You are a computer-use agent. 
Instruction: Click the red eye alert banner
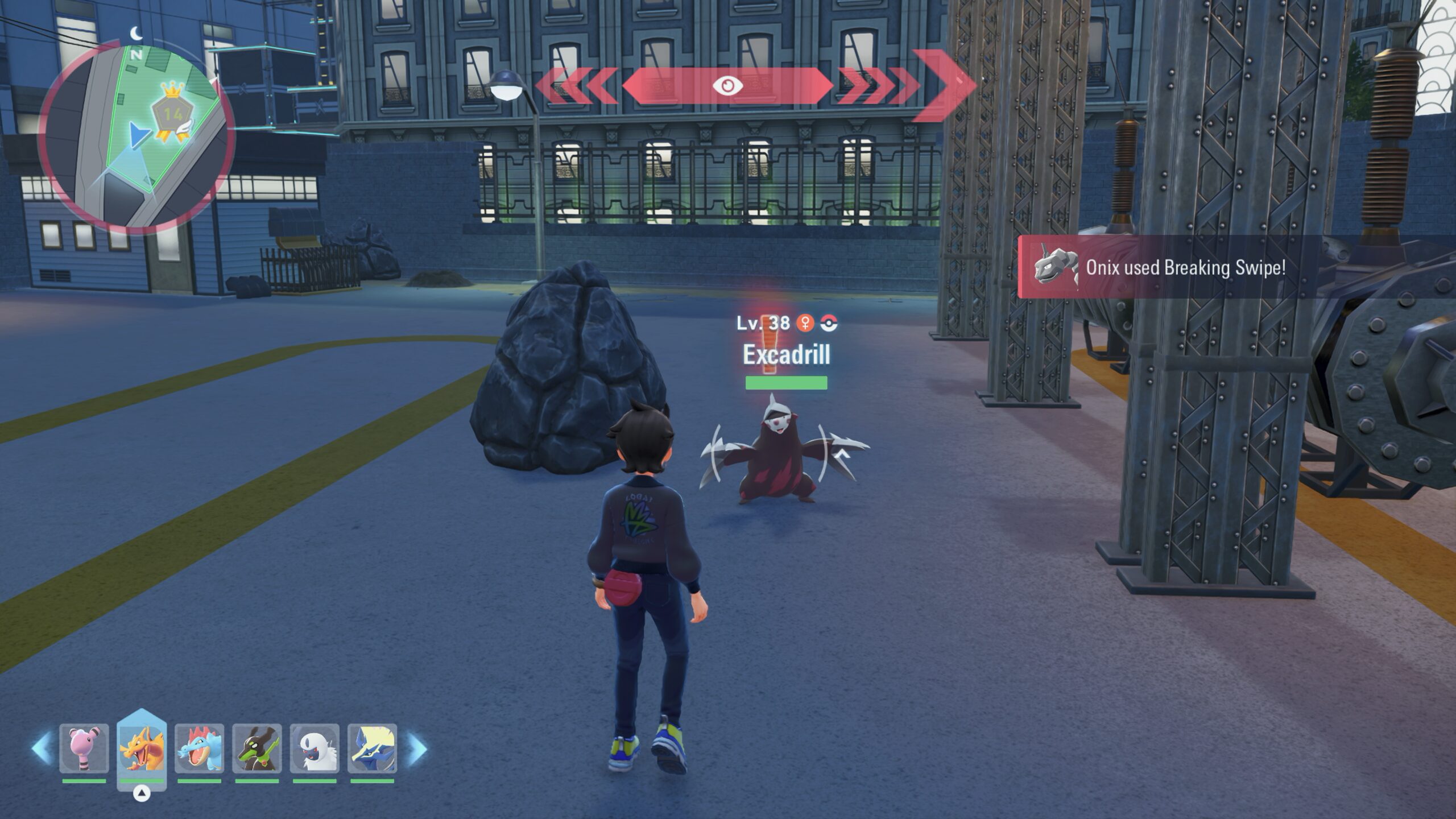tap(727, 86)
